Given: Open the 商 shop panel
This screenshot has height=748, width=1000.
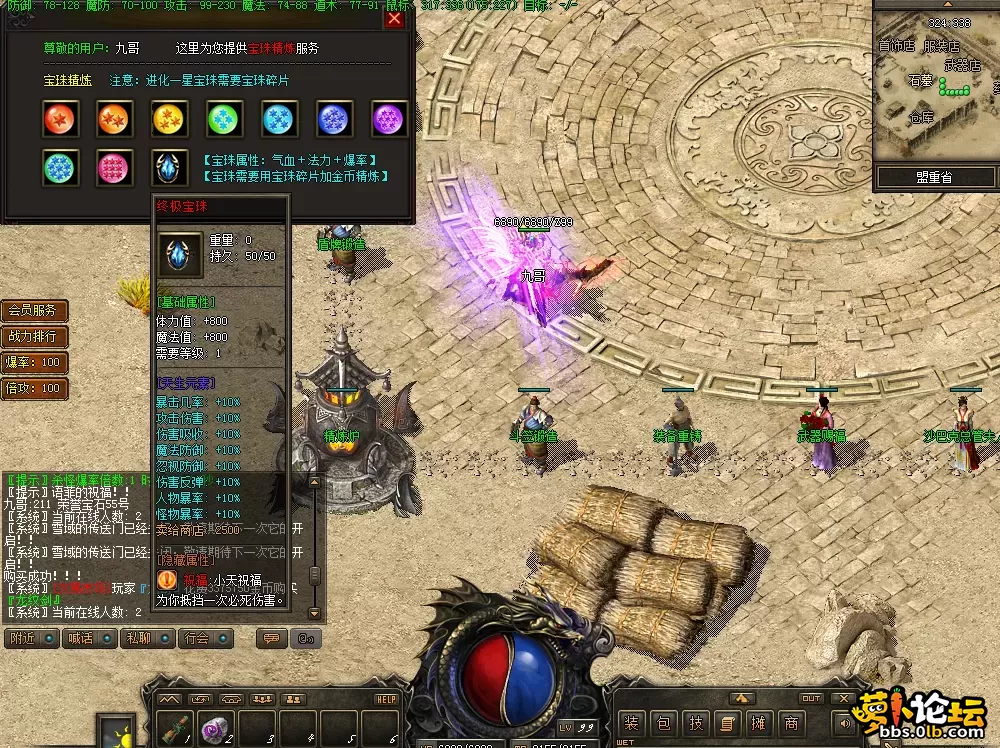Looking at the screenshot, I should pos(791,723).
